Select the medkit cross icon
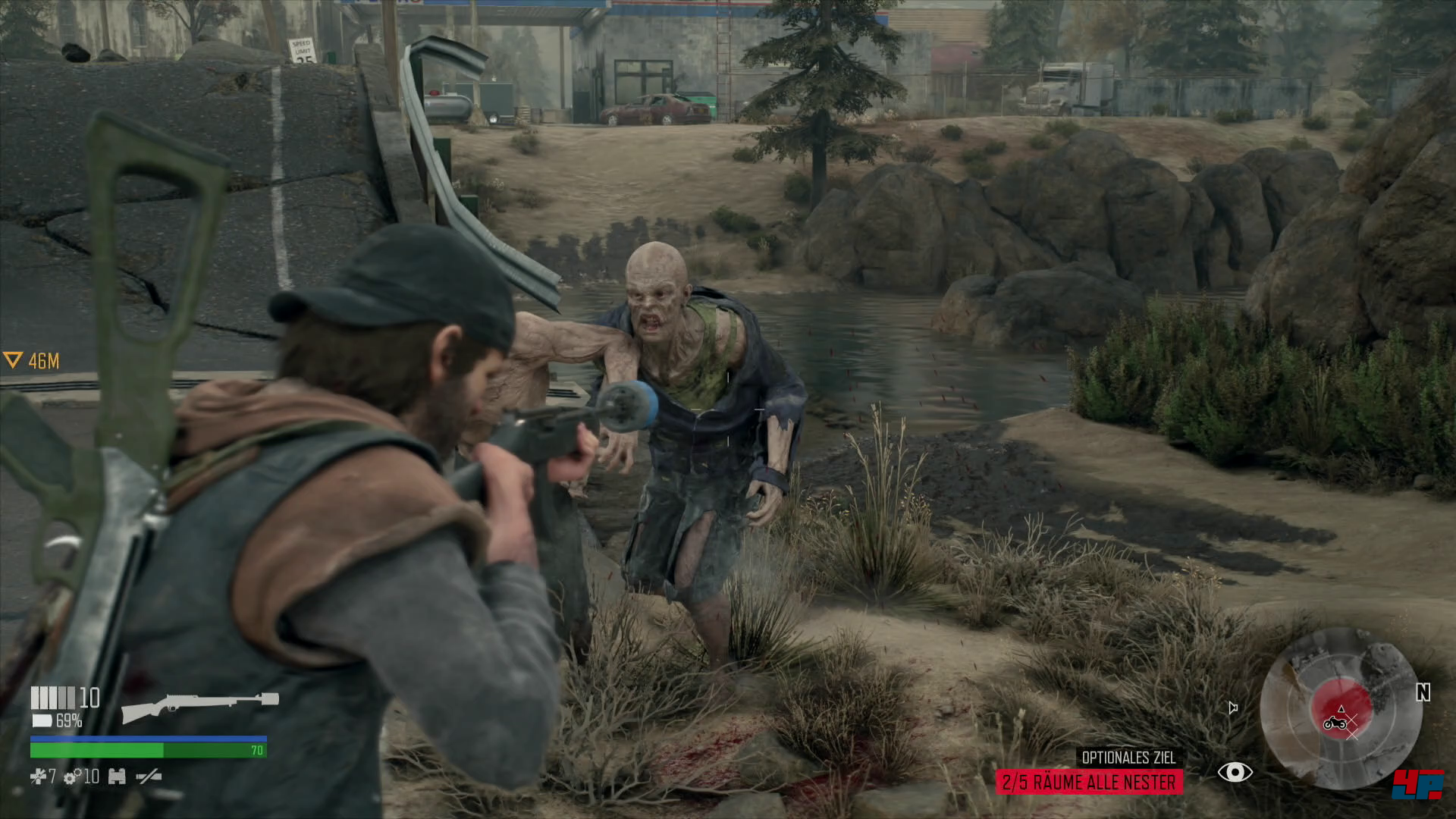The image size is (1456, 819). click(37, 776)
